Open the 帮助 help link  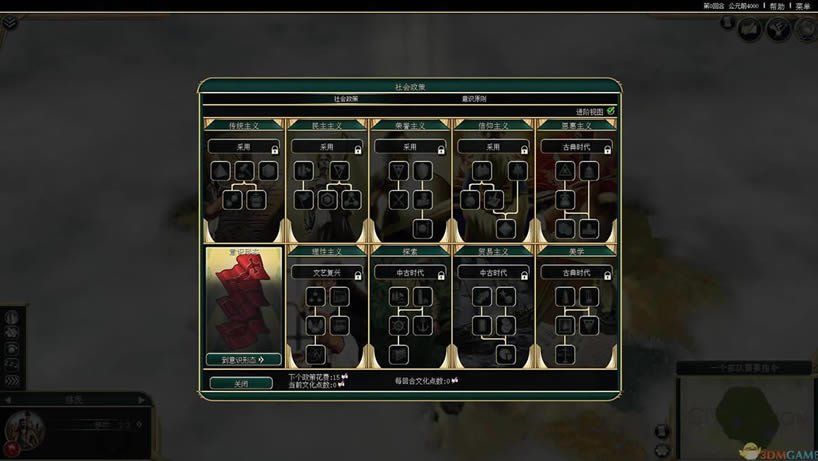click(x=775, y=6)
